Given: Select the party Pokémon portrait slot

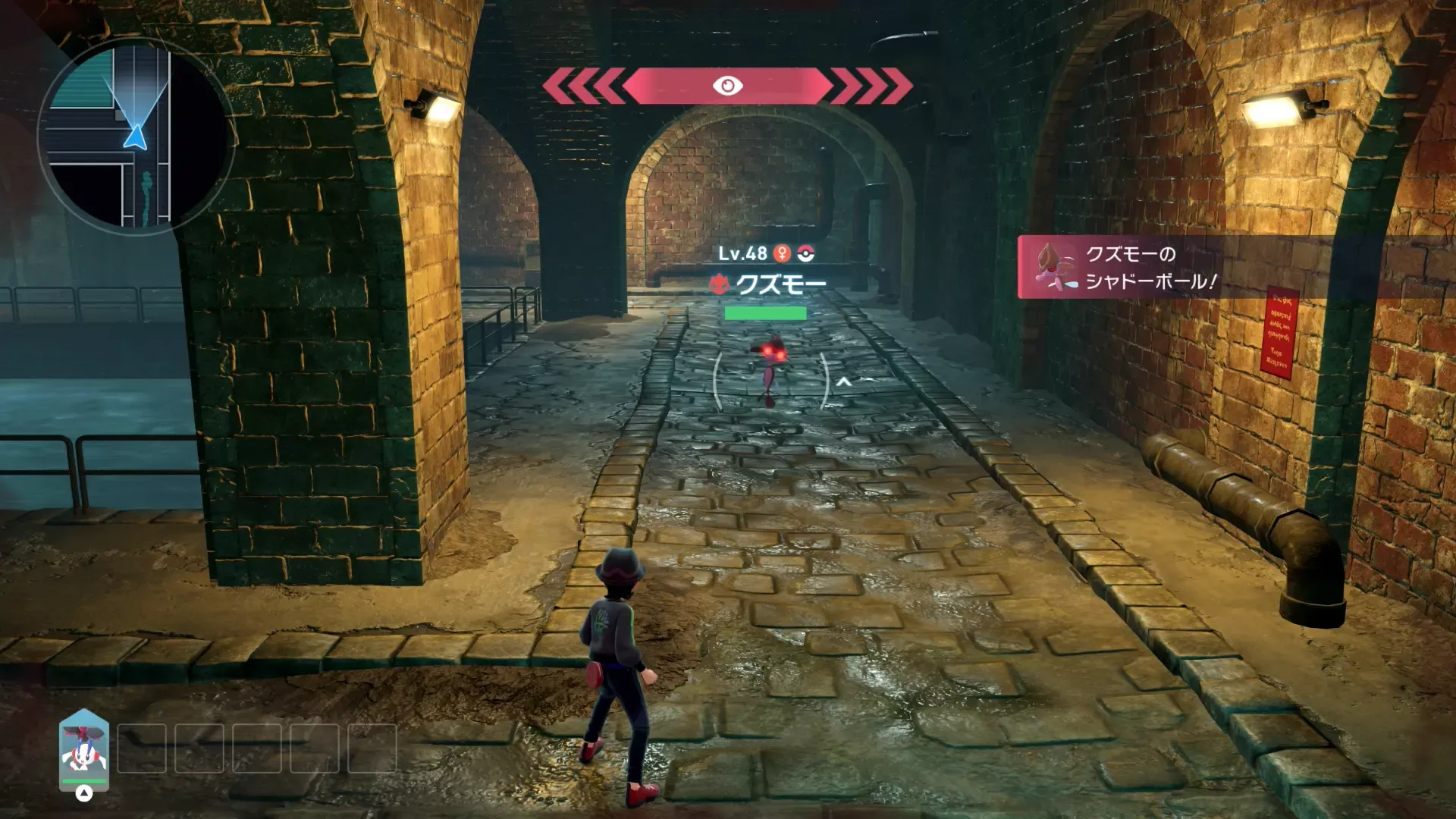Looking at the screenshot, I should (84, 751).
